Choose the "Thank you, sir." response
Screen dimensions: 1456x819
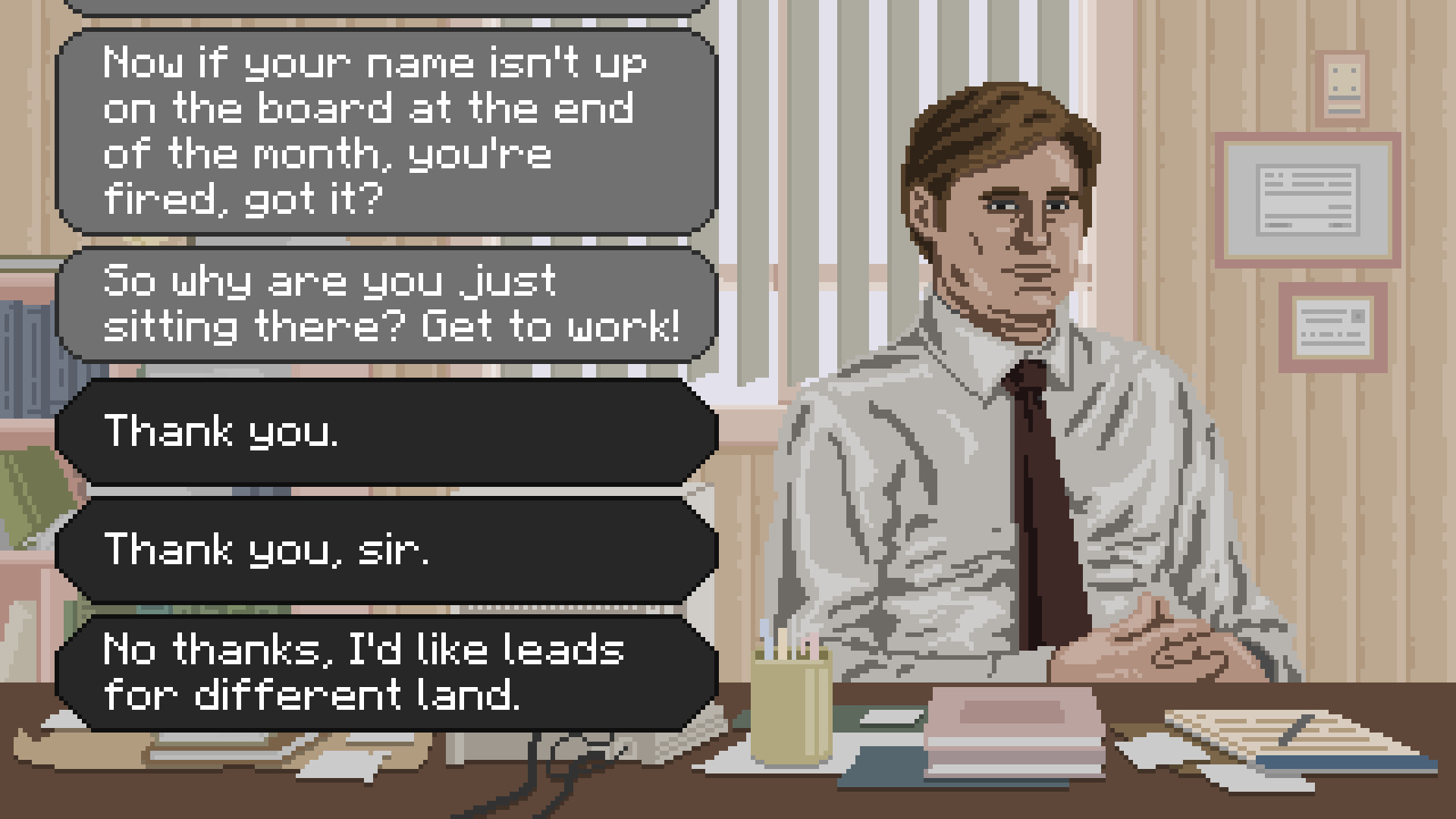(387, 551)
